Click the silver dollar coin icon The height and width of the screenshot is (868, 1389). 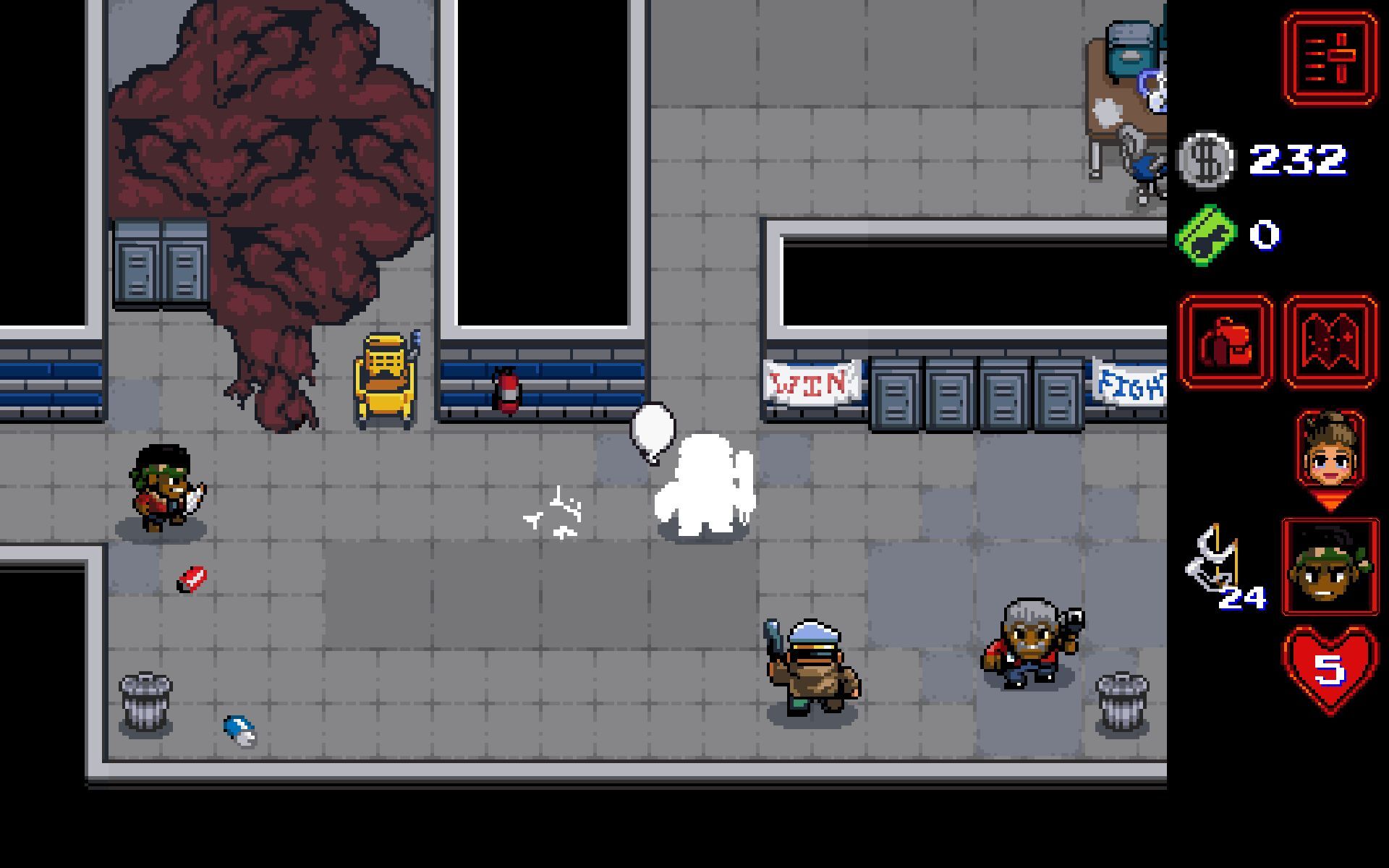(1210, 160)
